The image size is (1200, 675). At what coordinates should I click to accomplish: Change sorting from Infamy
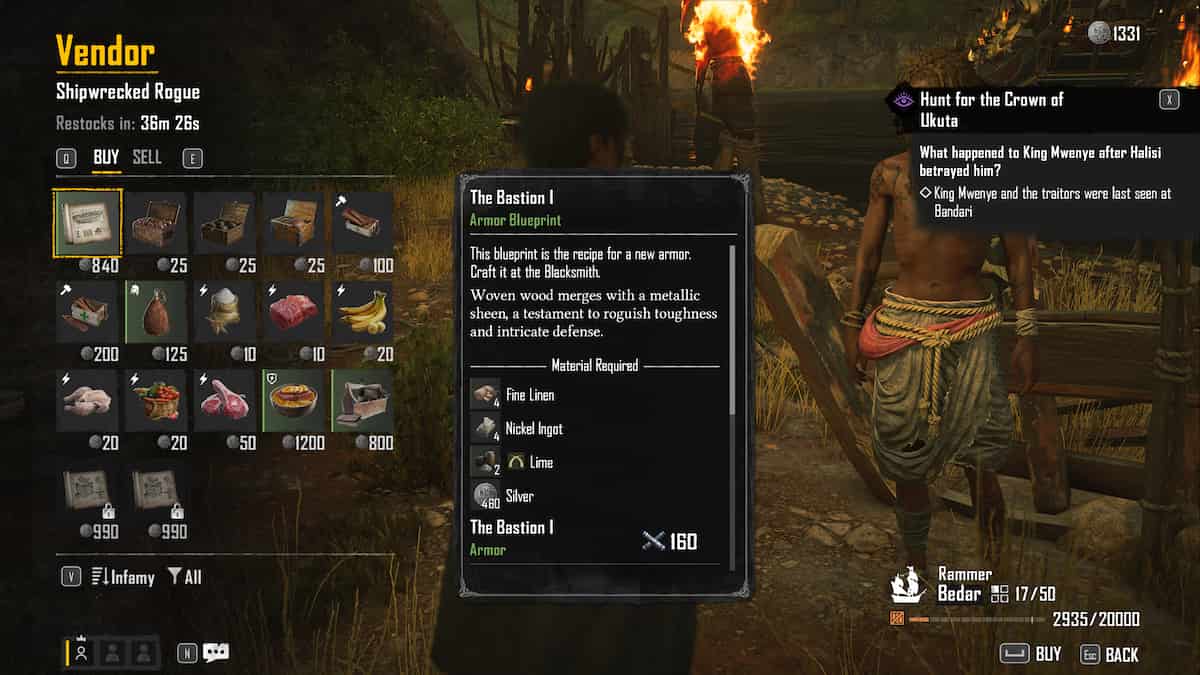click(122, 577)
